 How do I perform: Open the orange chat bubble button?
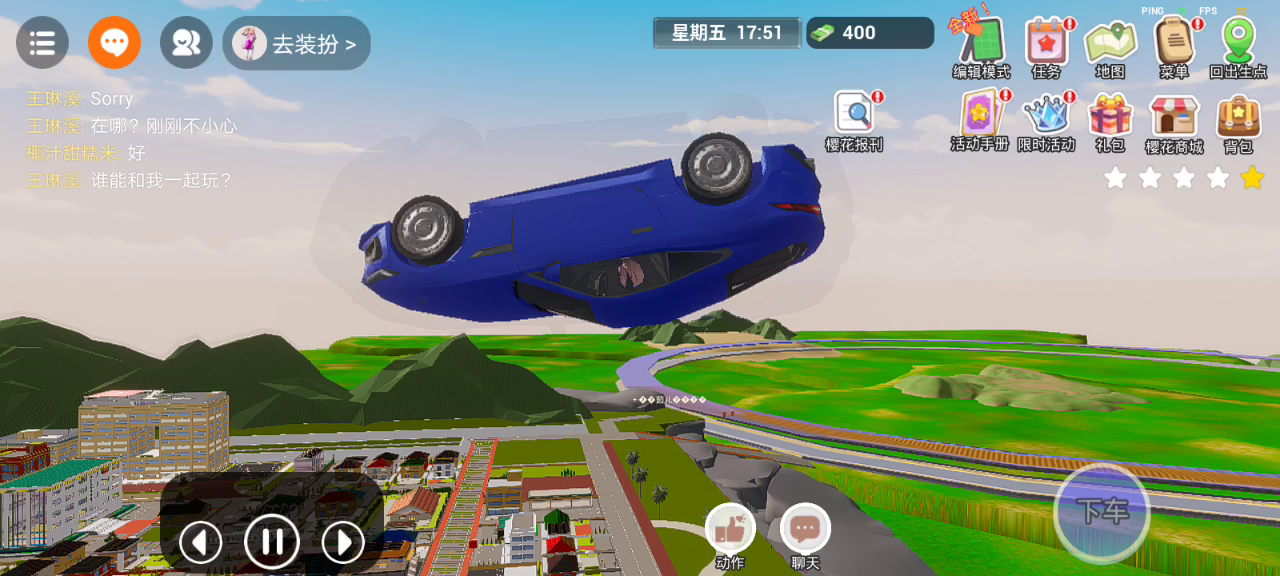pyautogui.click(x=114, y=43)
